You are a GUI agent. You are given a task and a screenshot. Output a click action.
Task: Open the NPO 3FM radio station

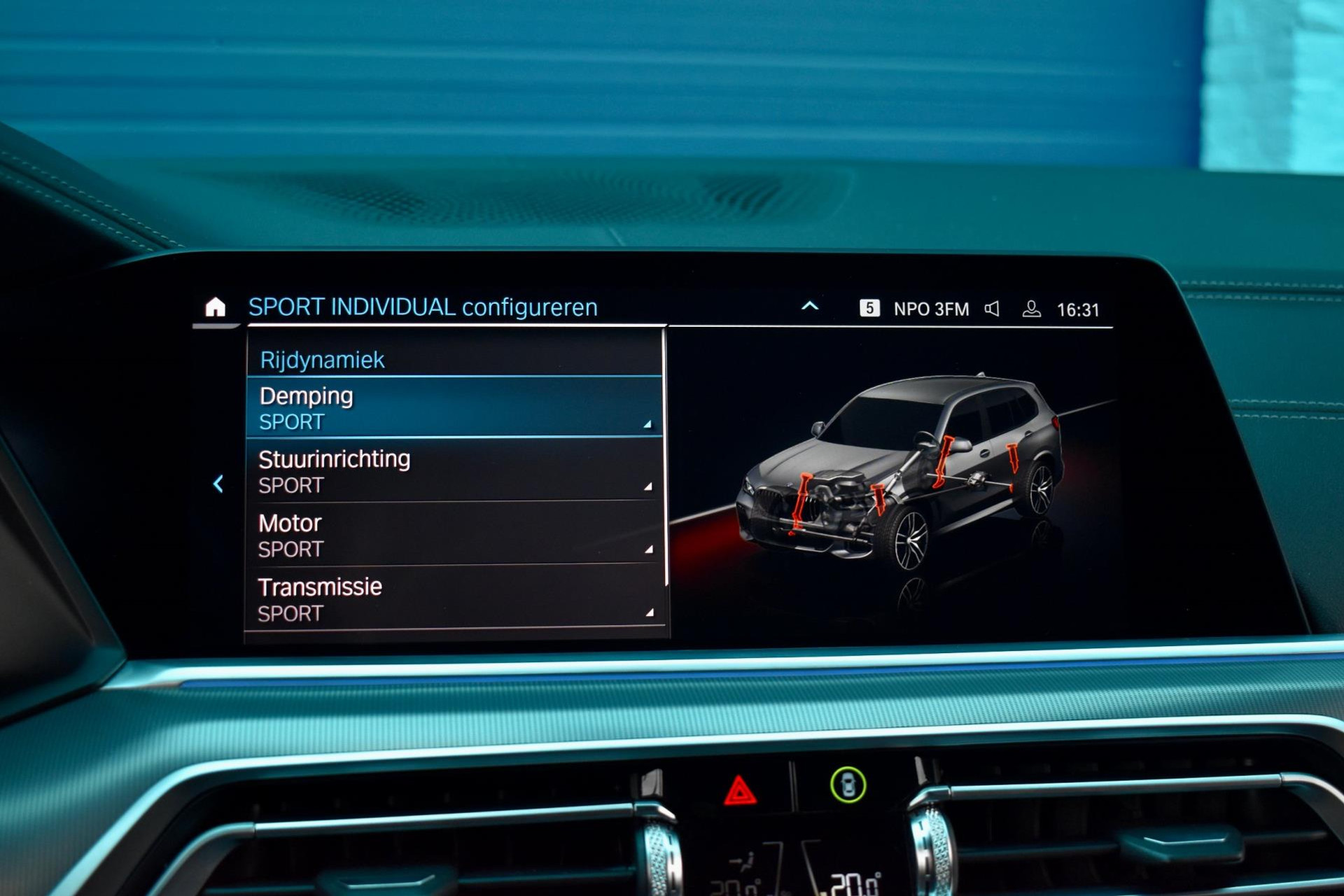coord(930,309)
